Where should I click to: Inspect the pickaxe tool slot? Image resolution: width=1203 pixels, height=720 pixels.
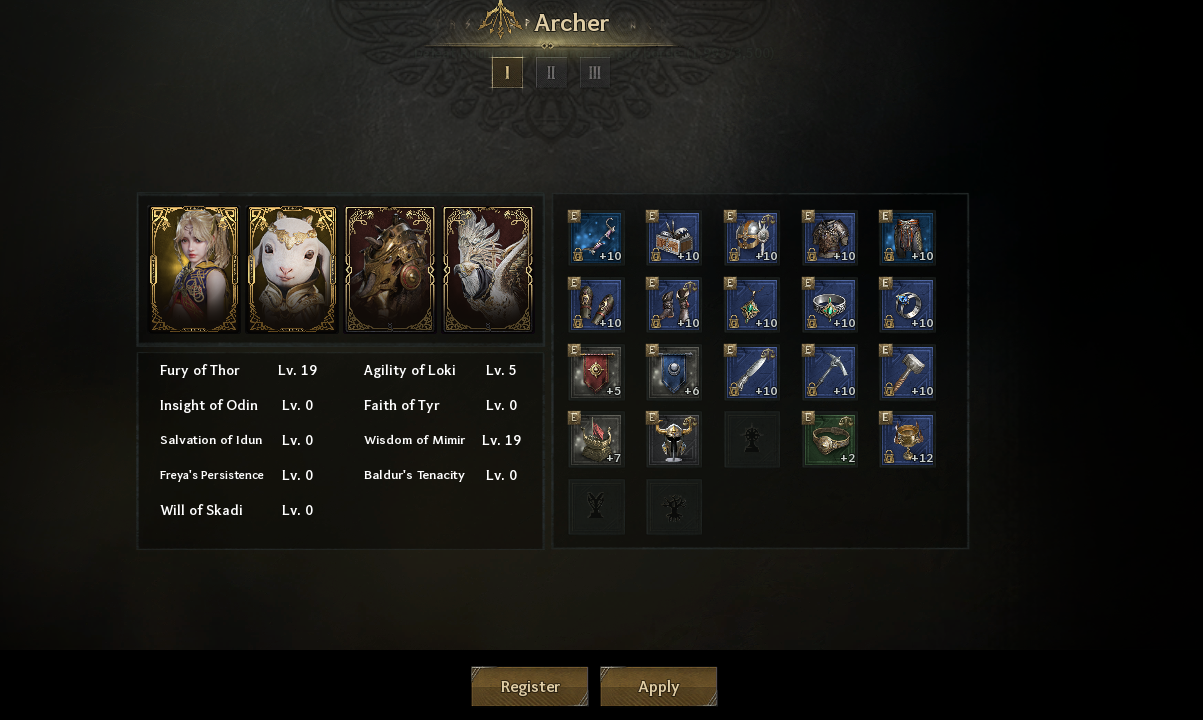click(830, 372)
